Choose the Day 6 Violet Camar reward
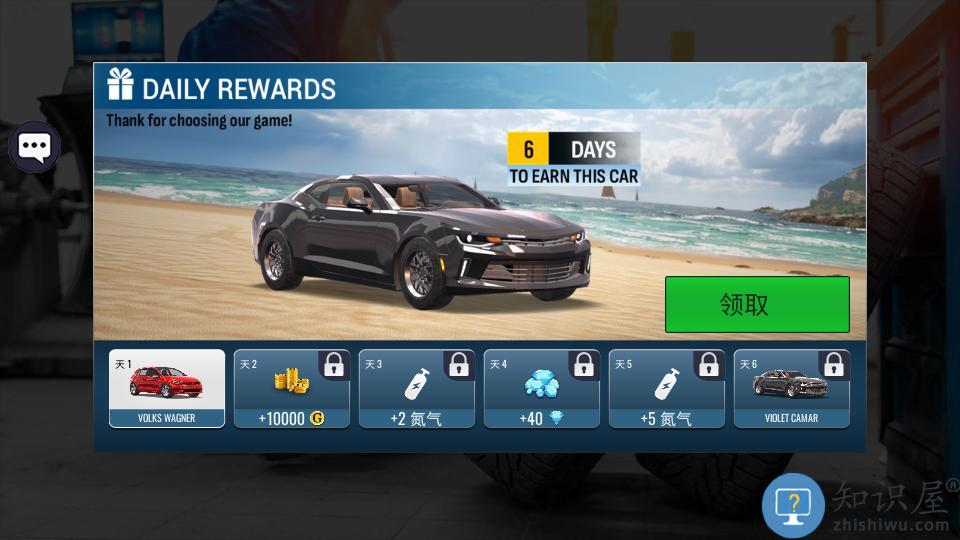The image size is (960, 540). (792, 389)
